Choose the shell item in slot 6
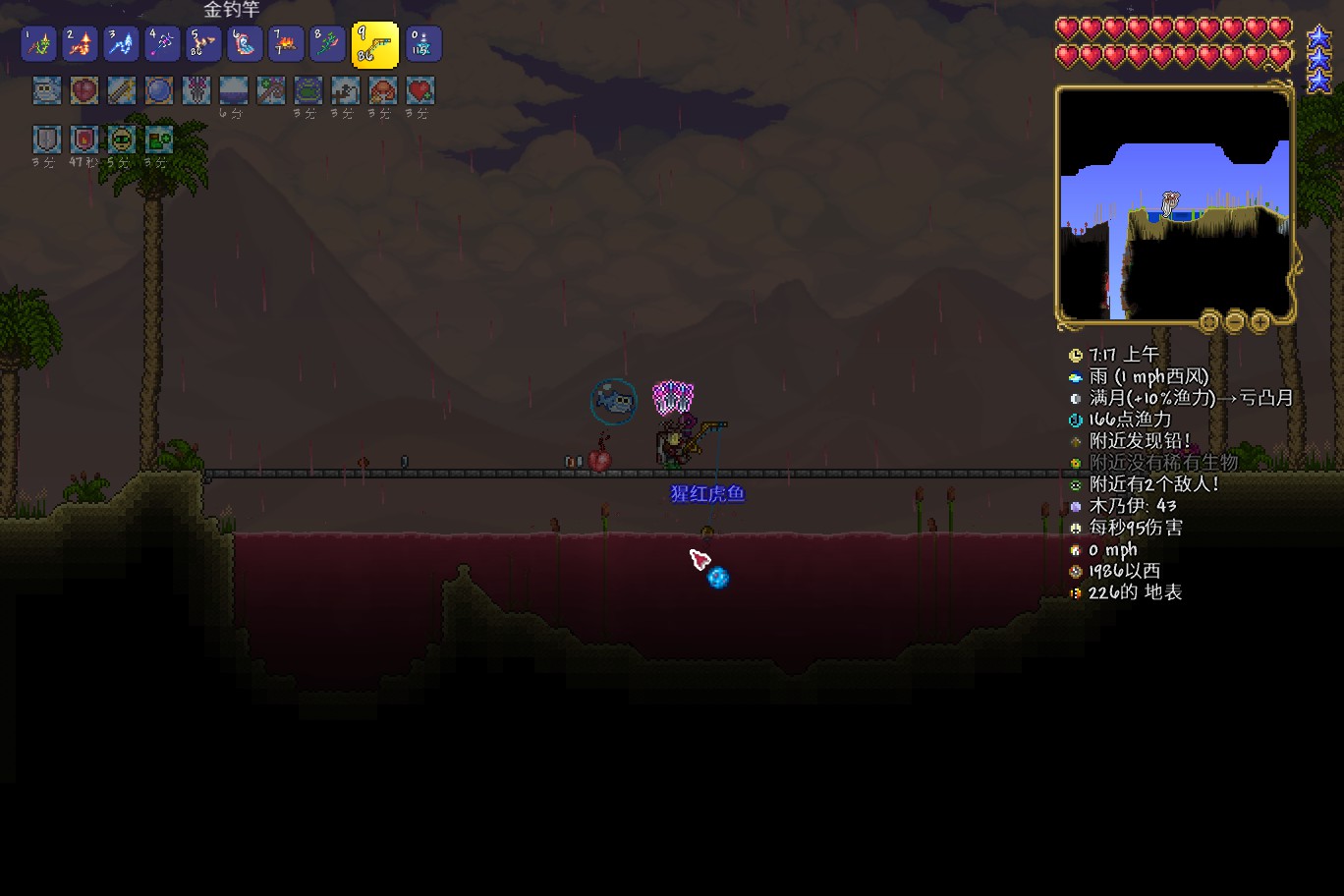Image resolution: width=1344 pixels, height=896 pixels. point(245,44)
